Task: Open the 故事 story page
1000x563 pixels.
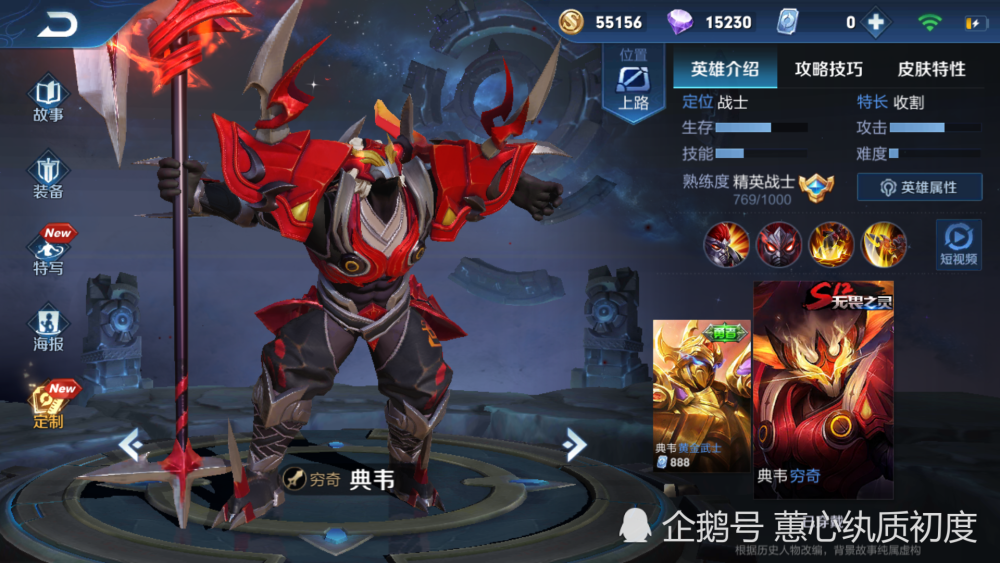Action: [x=48, y=99]
